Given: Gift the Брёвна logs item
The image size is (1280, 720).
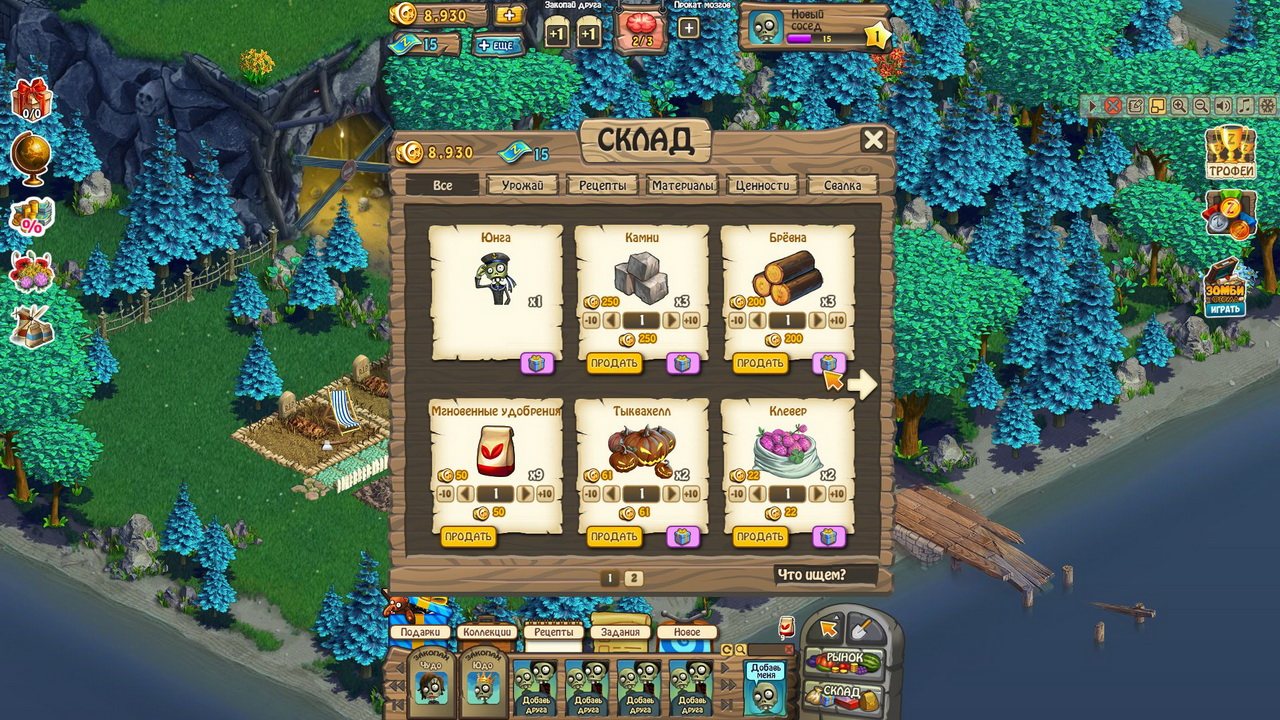Looking at the screenshot, I should (x=829, y=363).
